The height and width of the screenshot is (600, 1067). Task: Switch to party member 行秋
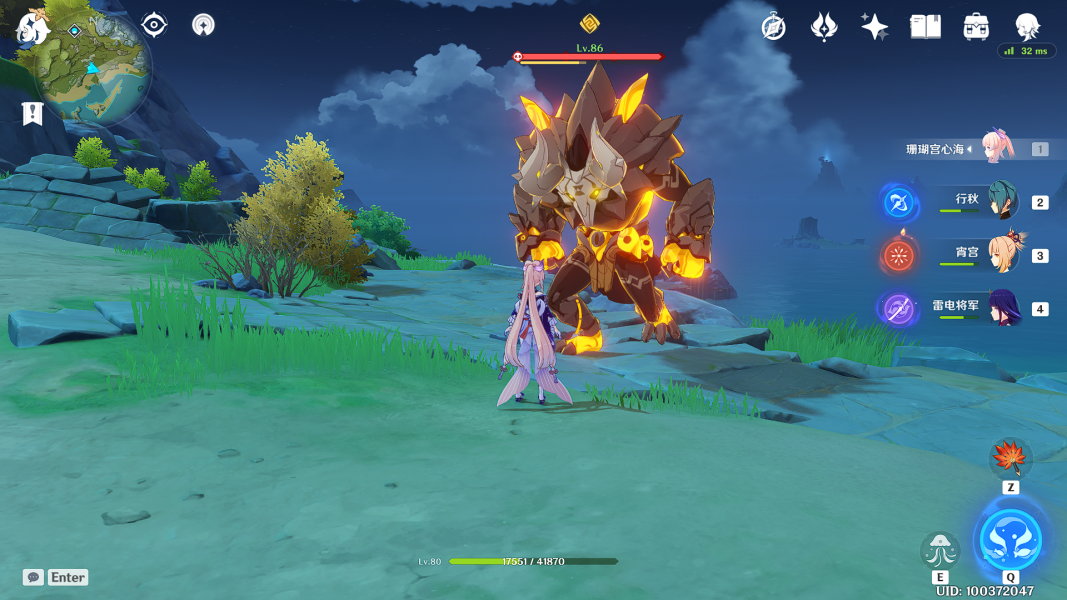pyautogui.click(x=1002, y=202)
